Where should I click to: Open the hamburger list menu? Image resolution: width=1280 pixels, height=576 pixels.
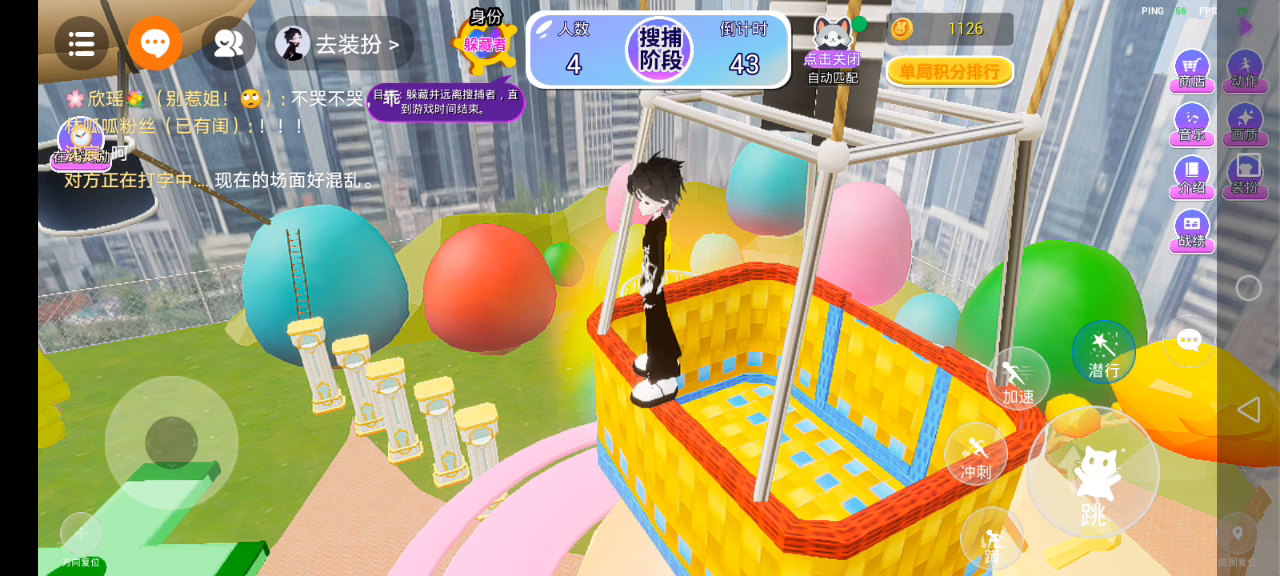(81, 43)
